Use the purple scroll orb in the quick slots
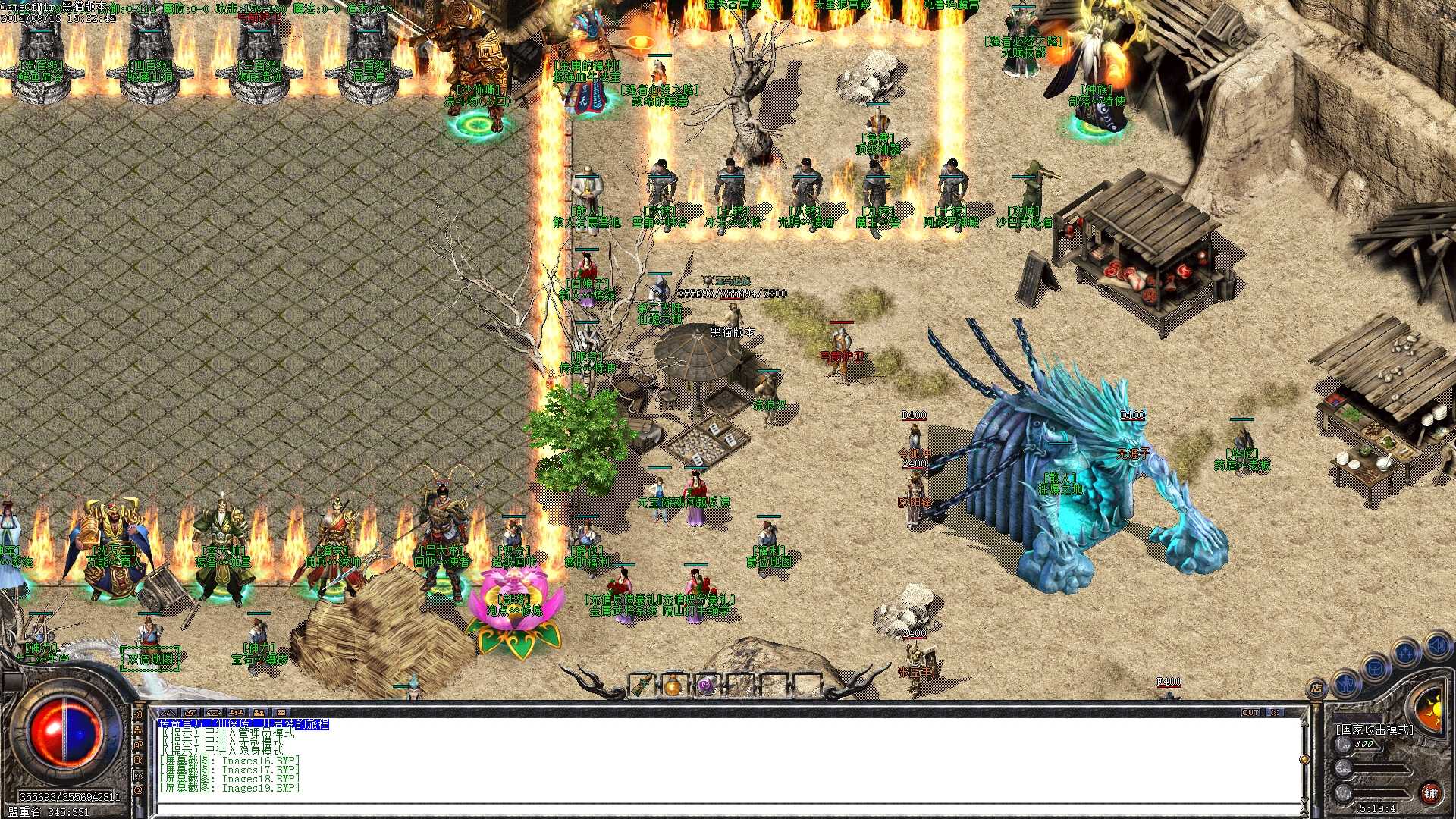Viewport: 1456px width, 819px height. pos(705,685)
